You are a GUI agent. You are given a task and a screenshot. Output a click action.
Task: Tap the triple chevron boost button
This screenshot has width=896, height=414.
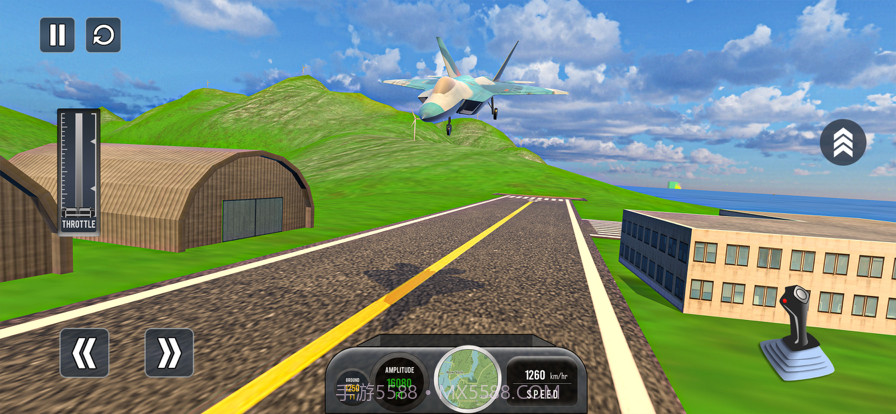(x=843, y=143)
